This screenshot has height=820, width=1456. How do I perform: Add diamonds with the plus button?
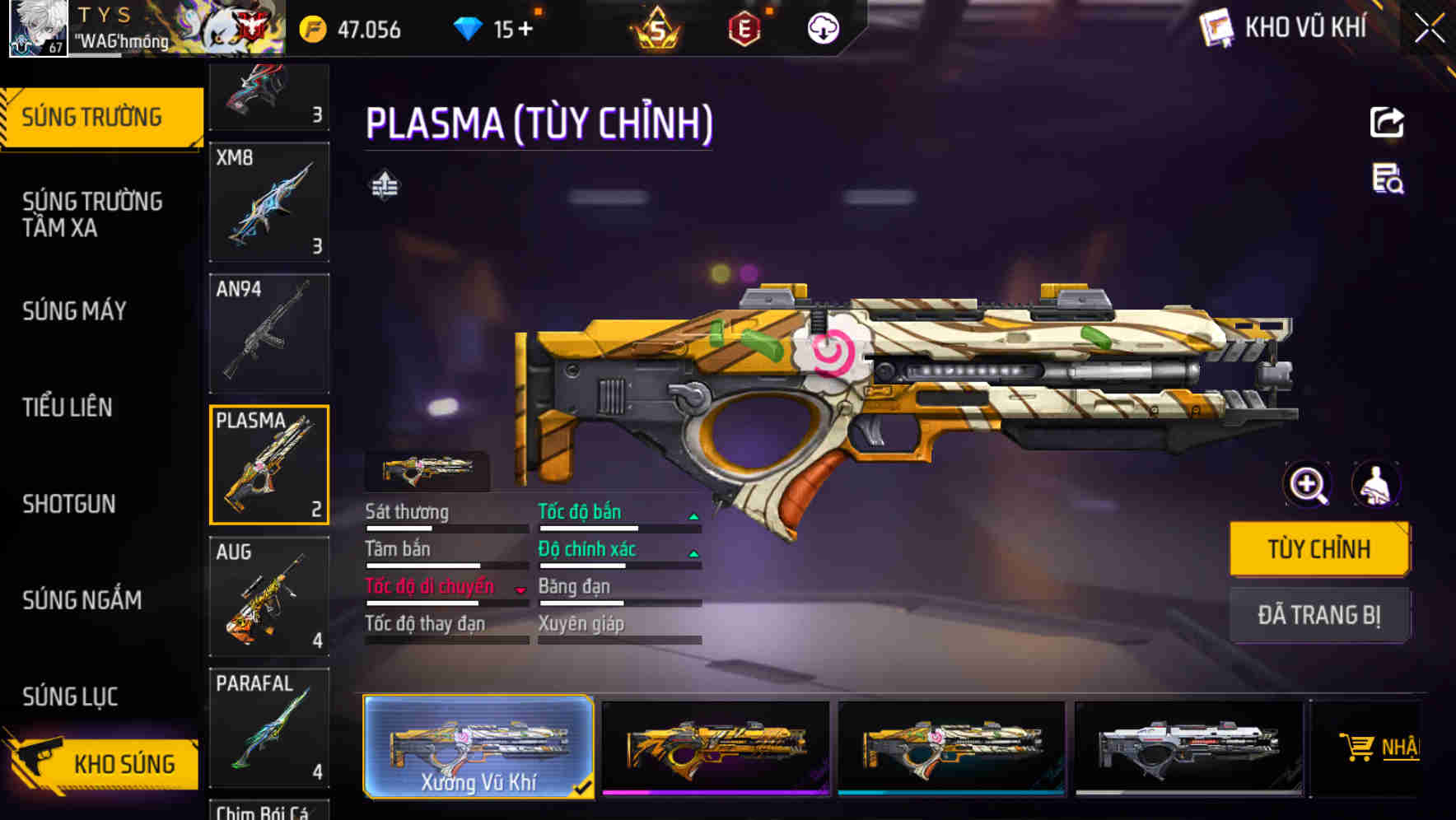525,30
